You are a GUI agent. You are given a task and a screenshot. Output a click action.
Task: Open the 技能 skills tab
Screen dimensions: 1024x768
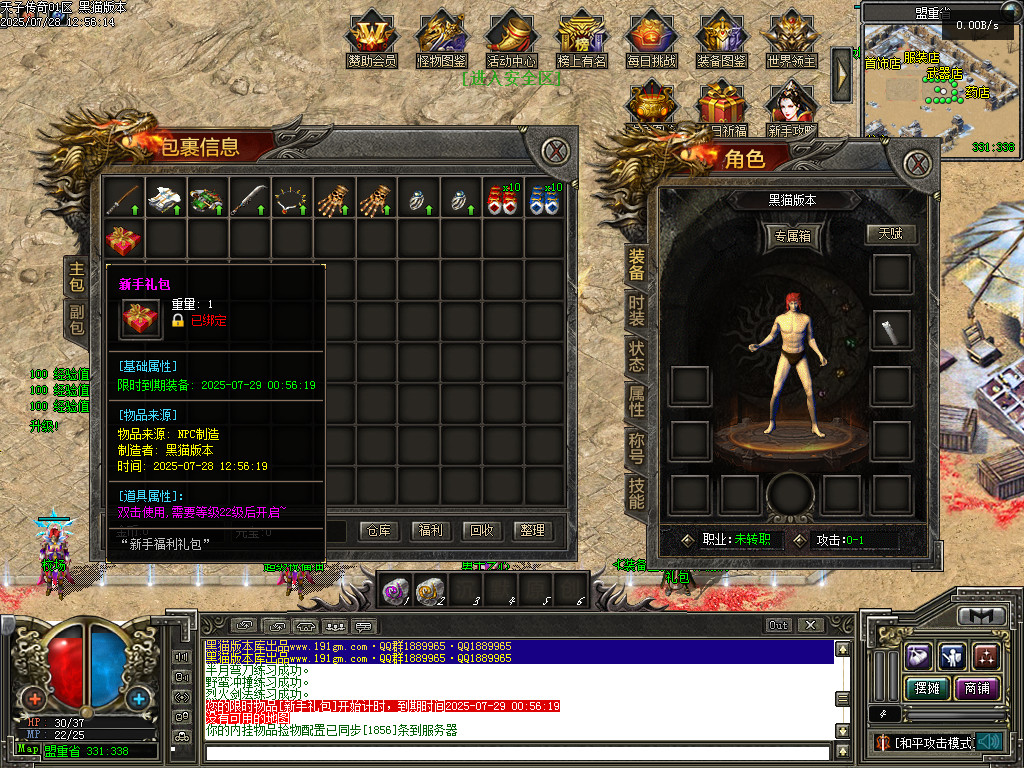[637, 492]
